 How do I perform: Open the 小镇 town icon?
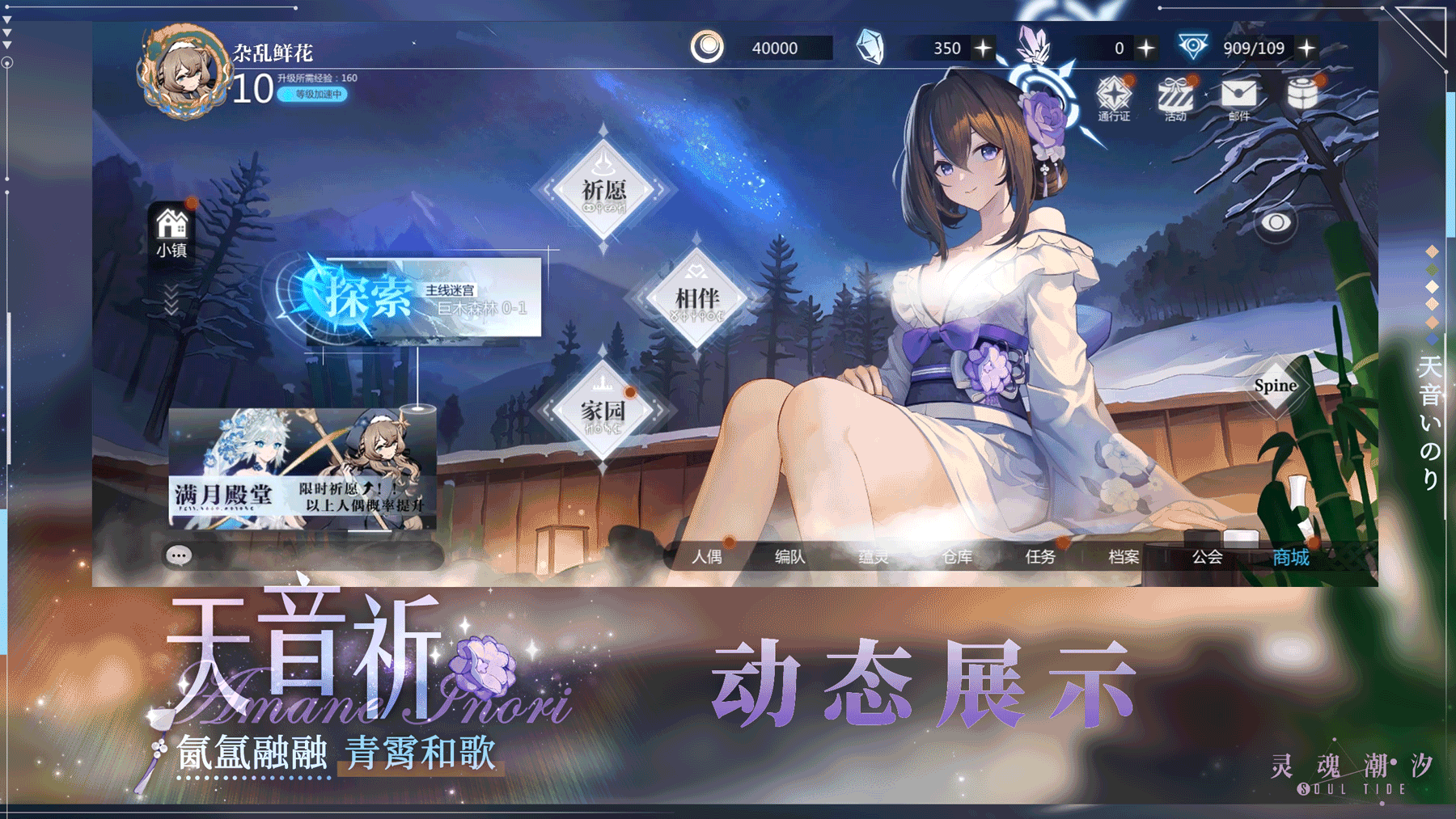170,228
